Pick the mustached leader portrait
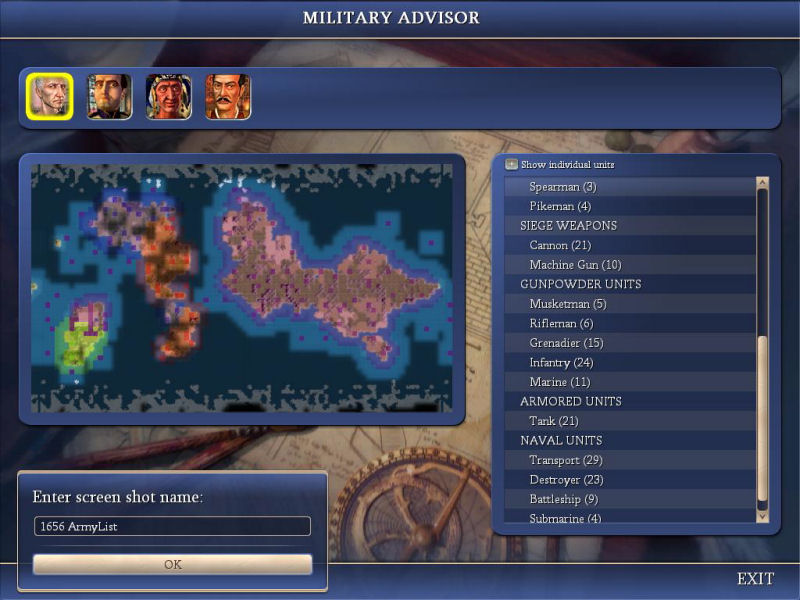Image resolution: width=800 pixels, height=600 pixels. tap(228, 97)
